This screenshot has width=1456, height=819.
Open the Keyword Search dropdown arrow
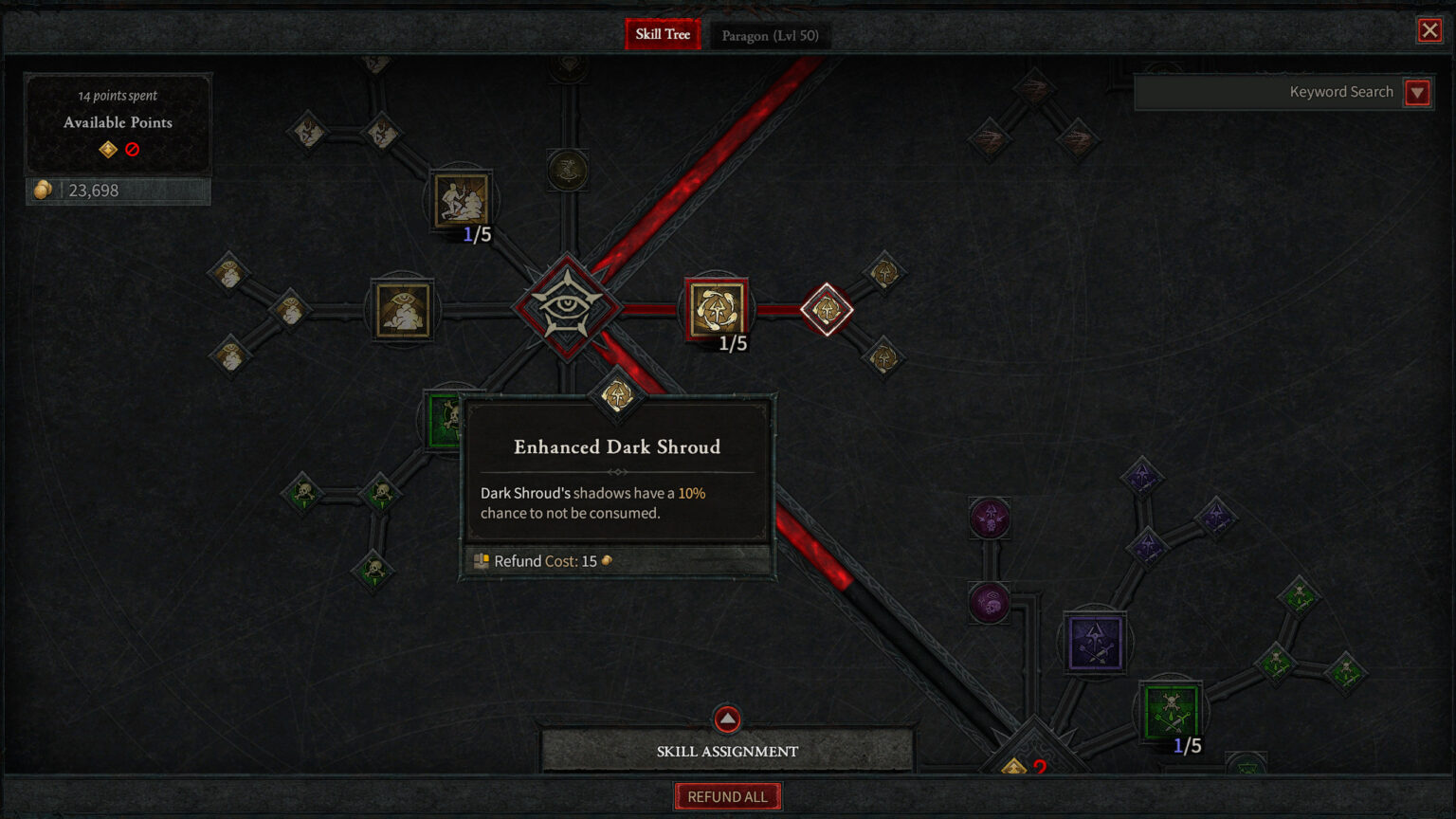click(x=1417, y=92)
